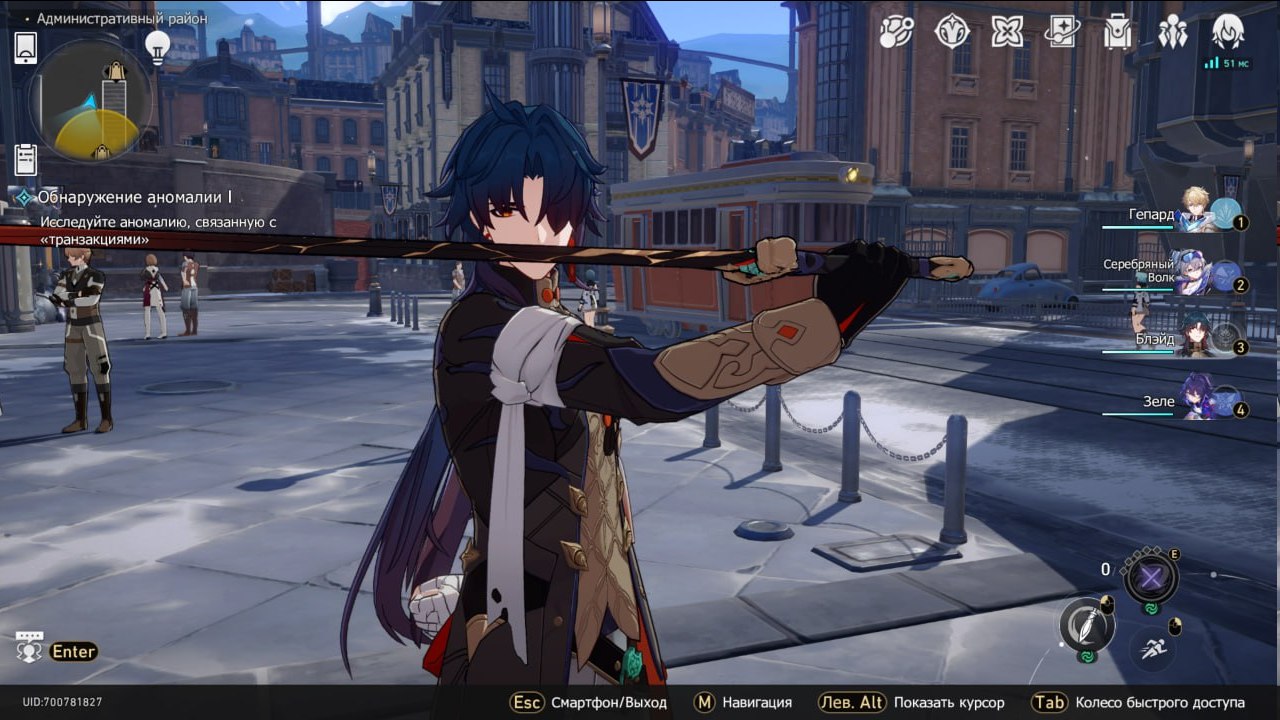Screen dimensions: 1280x720
Task: Open the backpack inventory
Action: click(1117, 32)
